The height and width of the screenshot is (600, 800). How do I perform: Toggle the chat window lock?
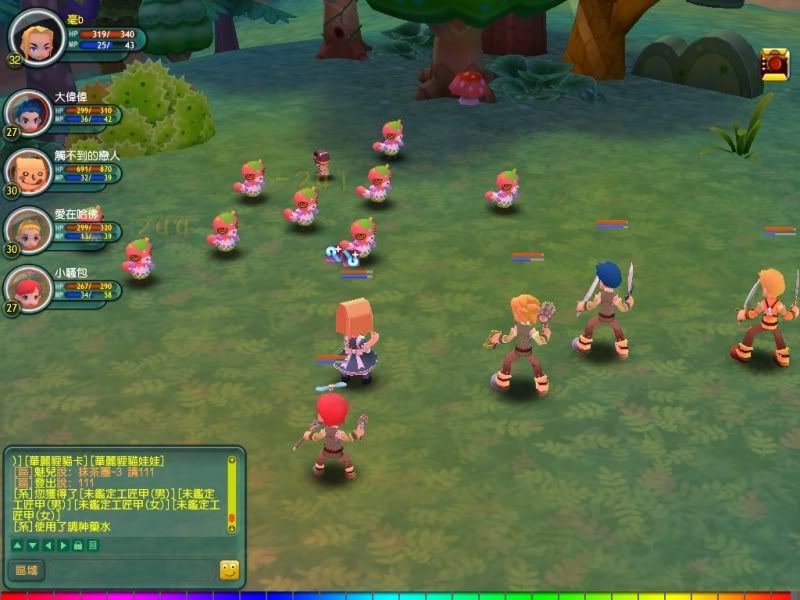click(77, 545)
